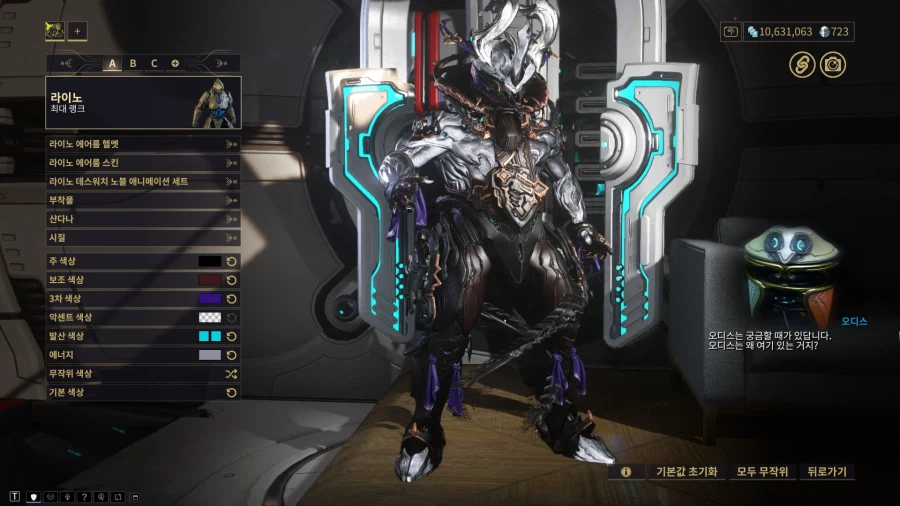Image resolution: width=900 pixels, height=506 pixels.
Task: Open the 부착물 attachments menu
Action: 142,200
